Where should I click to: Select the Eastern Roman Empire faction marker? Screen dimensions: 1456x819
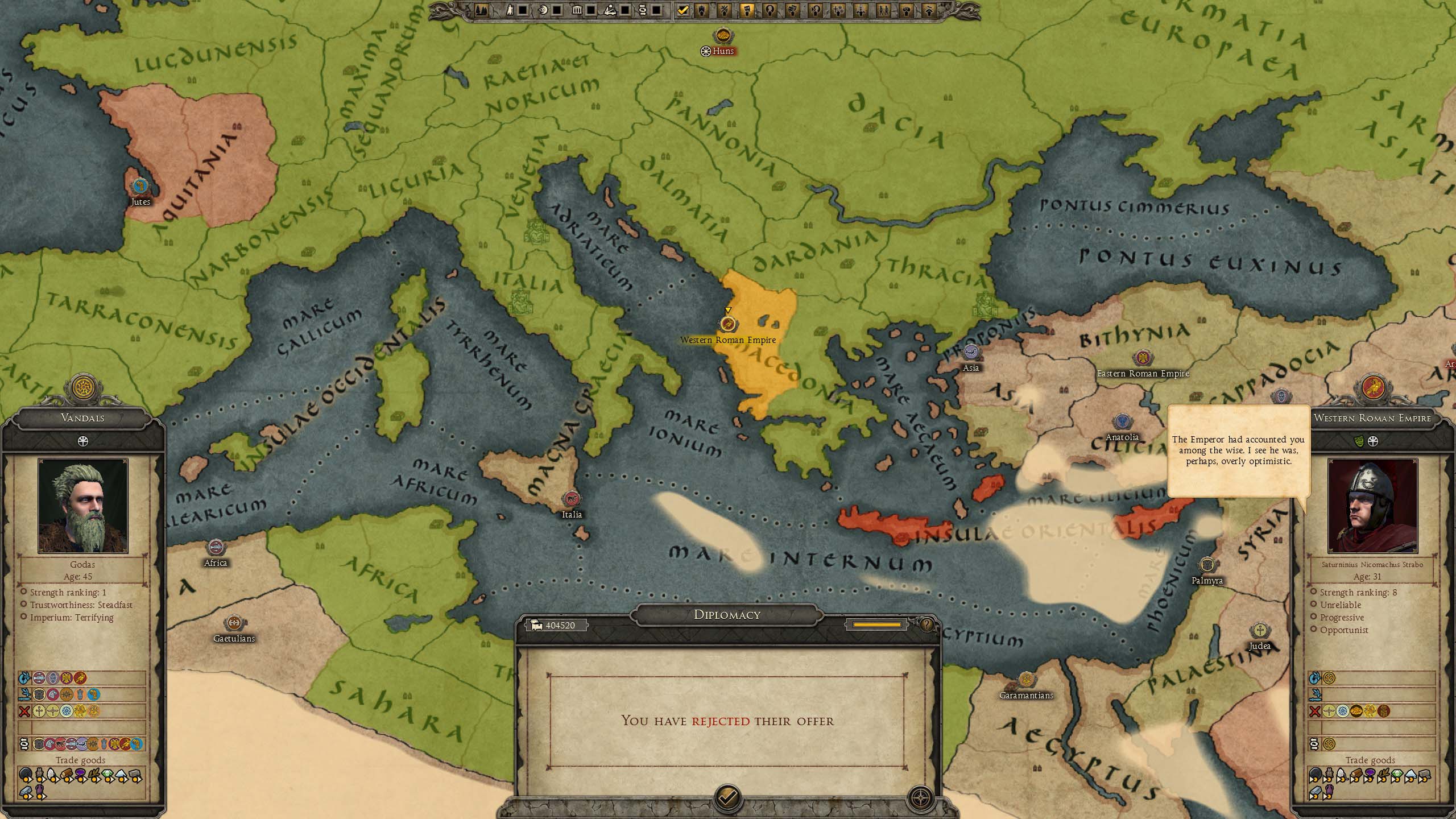pyautogui.click(x=1143, y=358)
